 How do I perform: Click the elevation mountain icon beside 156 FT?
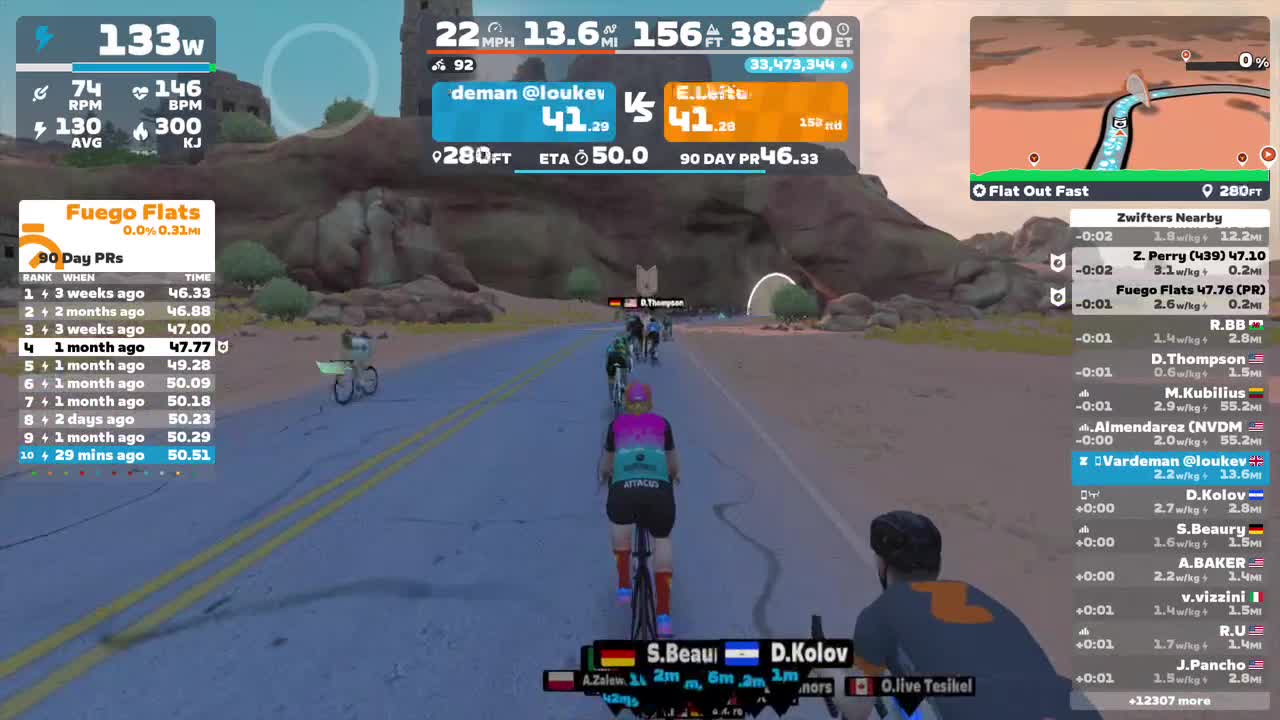tap(712, 29)
